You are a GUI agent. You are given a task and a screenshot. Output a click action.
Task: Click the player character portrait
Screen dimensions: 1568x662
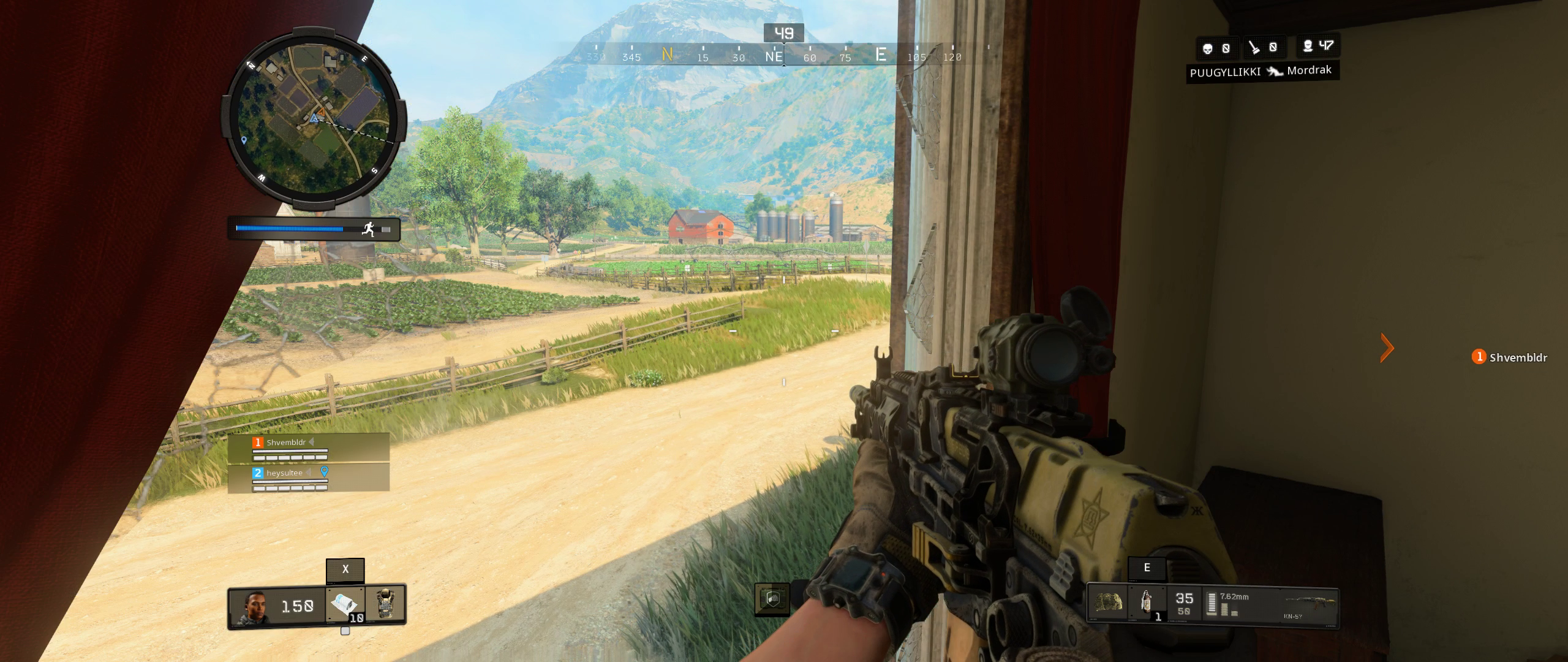coord(255,606)
